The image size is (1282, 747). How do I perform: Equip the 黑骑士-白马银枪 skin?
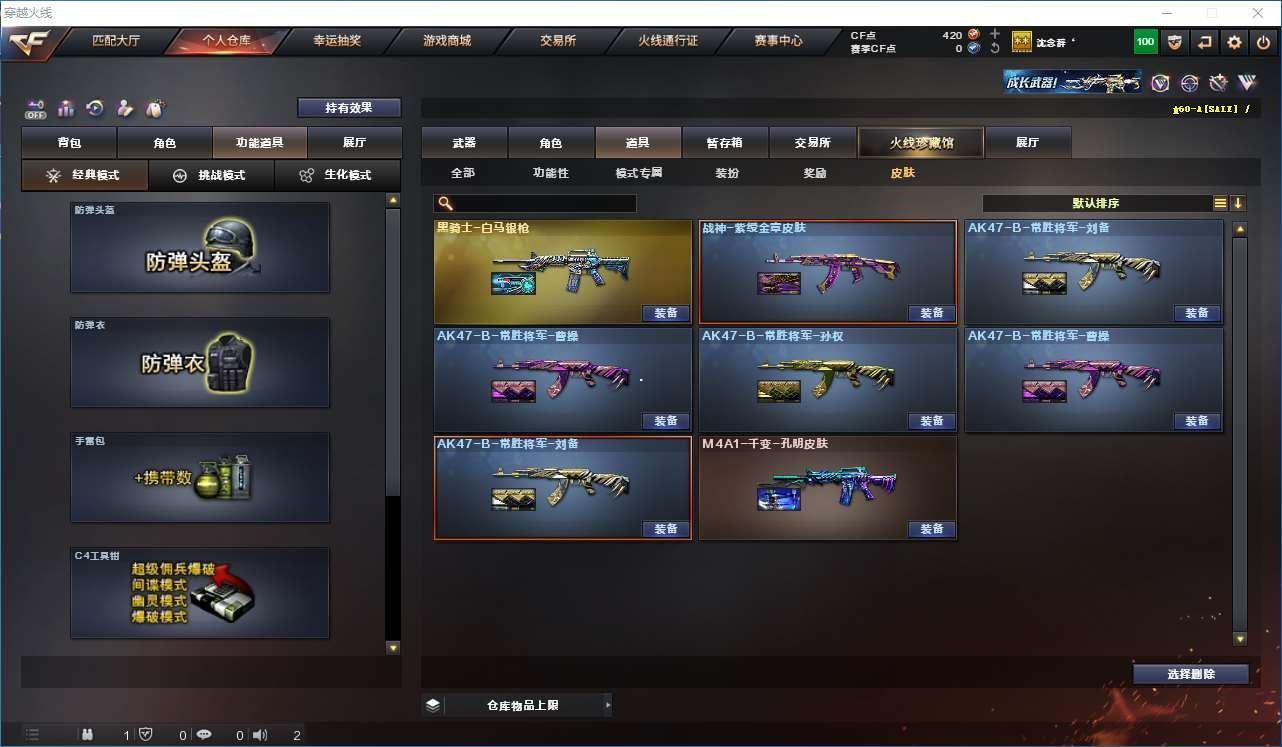click(665, 313)
